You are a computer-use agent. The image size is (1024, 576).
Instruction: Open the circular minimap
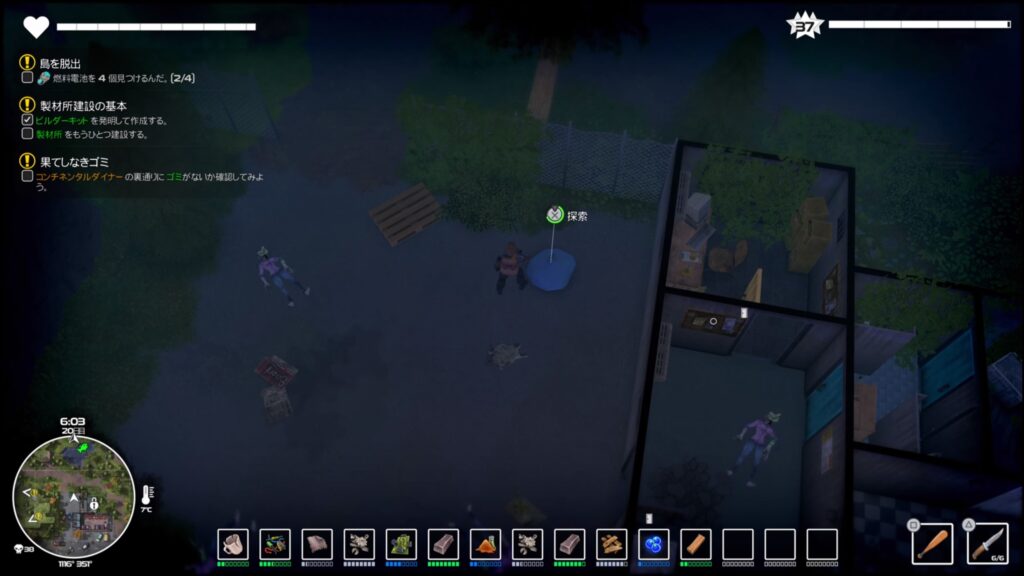(x=73, y=496)
